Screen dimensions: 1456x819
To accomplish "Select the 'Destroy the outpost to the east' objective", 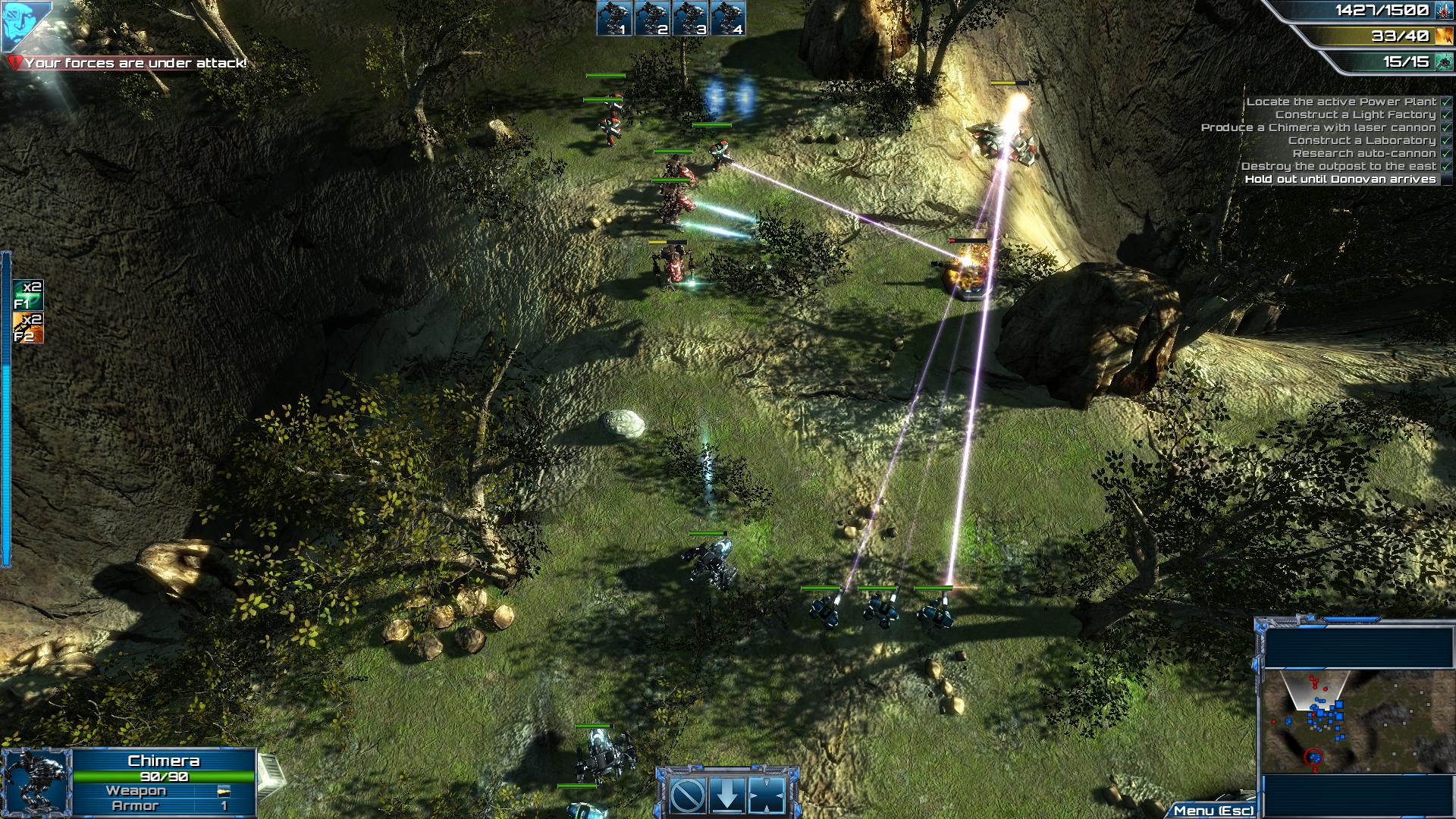I will pos(1339,167).
